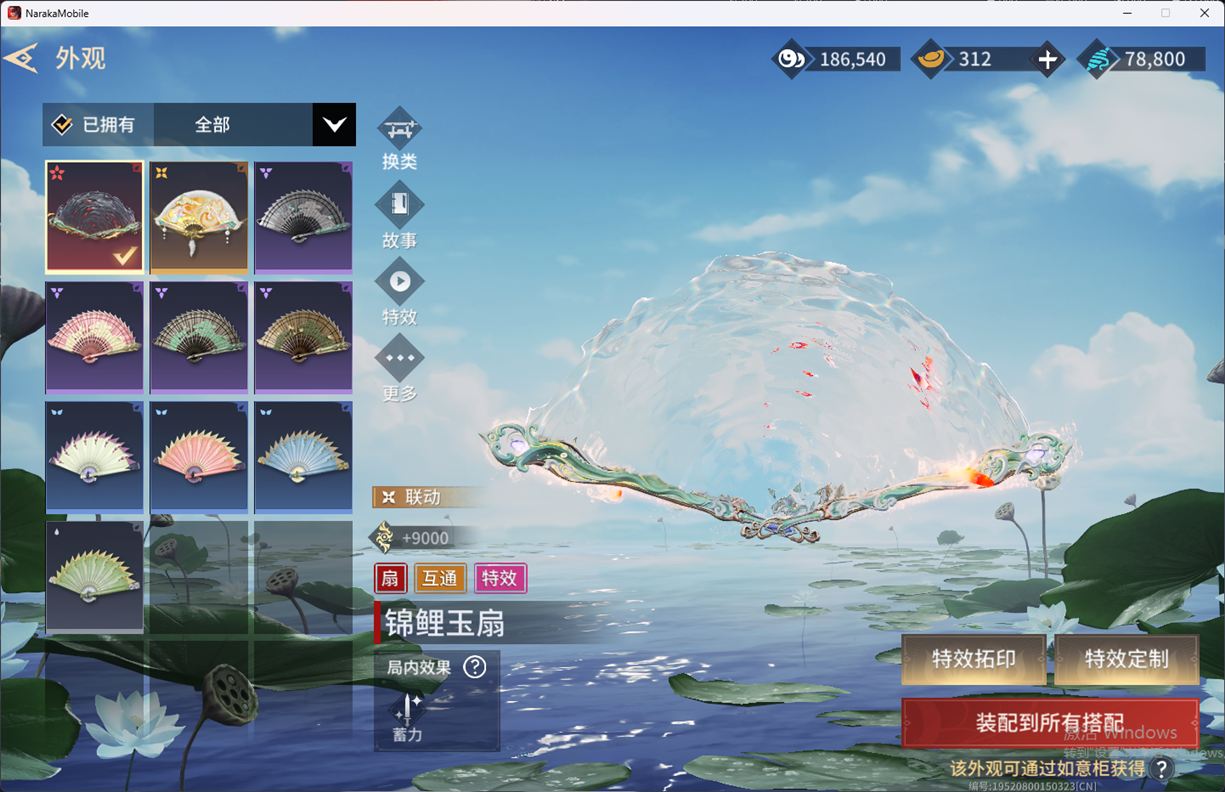Open the 更多 more options

399,358
